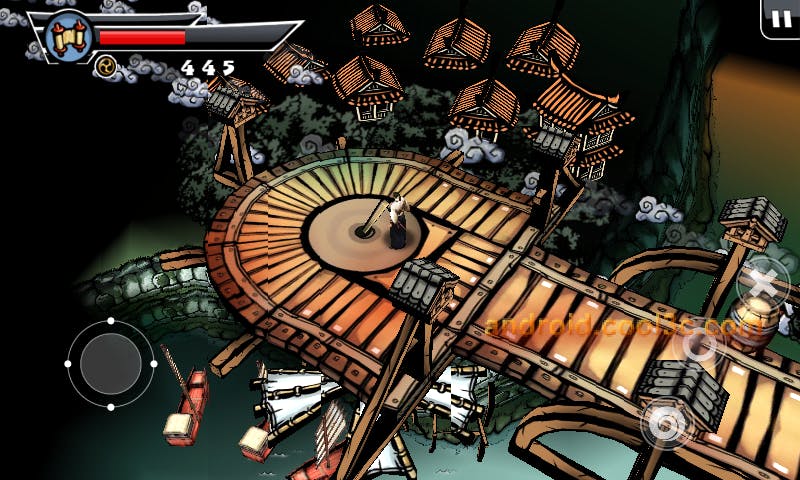Click the virtual joystick pad
This screenshot has height=480, width=800.
[x=111, y=363]
